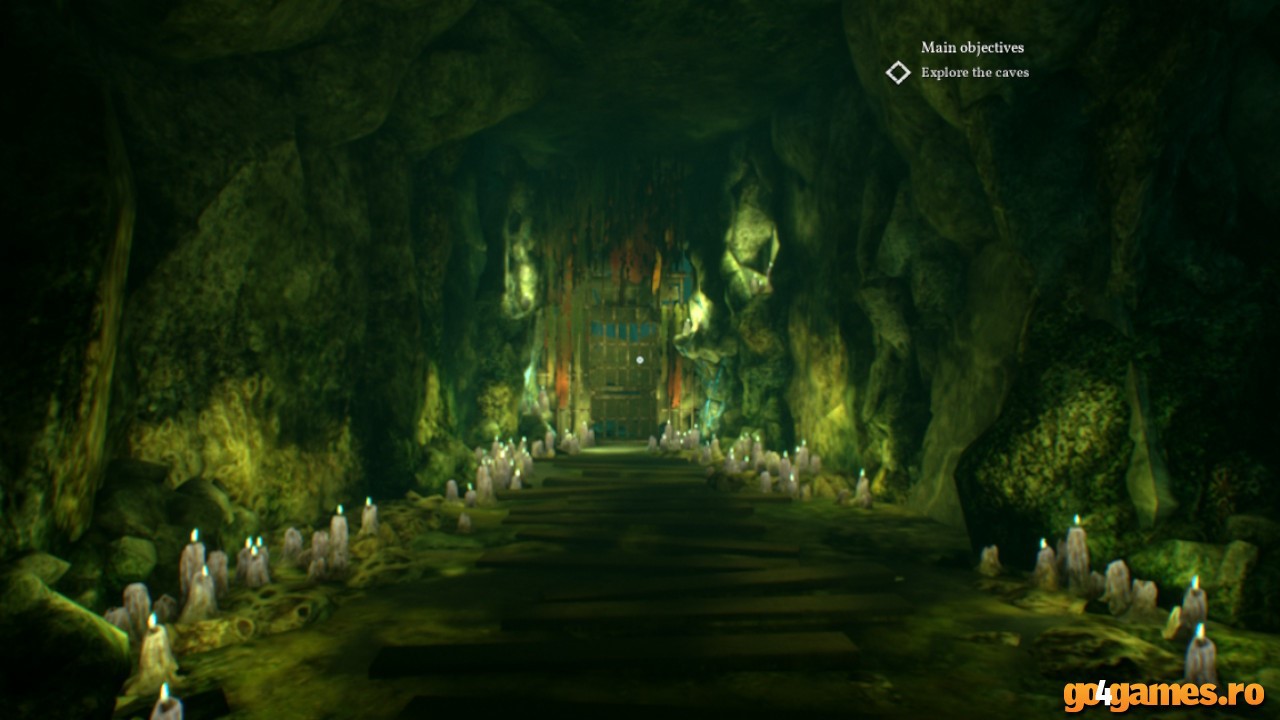
Task: Select the "Explore the caves" objective entry
Action: point(974,72)
